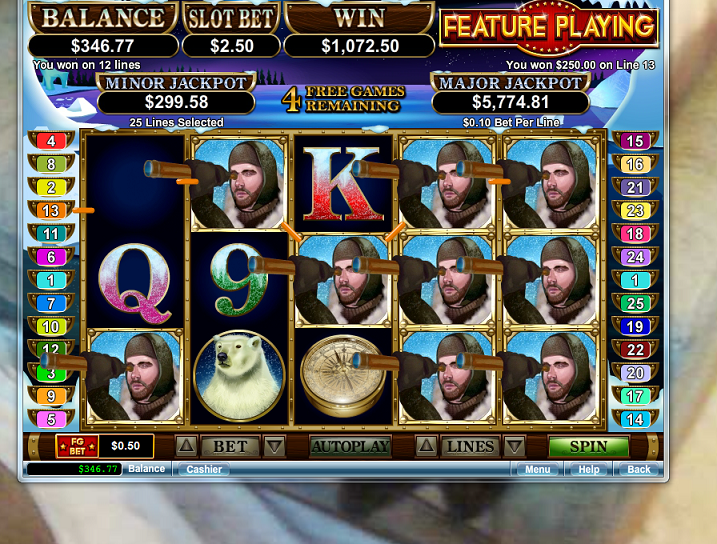The image size is (717, 544).
Task: Show the Help screen
Action: pyautogui.click(x=589, y=469)
